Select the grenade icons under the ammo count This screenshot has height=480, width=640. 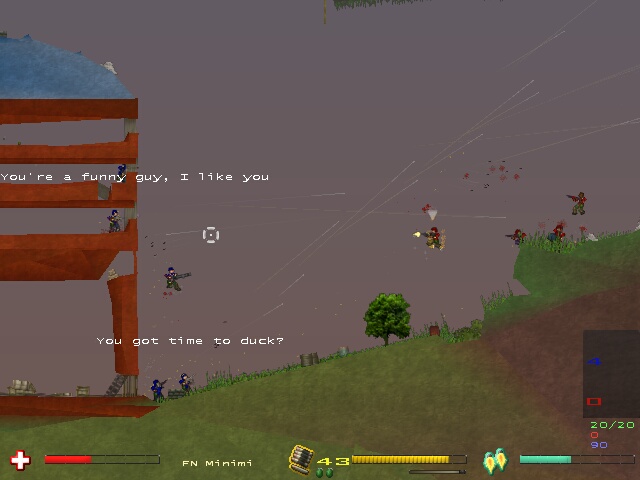(324, 472)
